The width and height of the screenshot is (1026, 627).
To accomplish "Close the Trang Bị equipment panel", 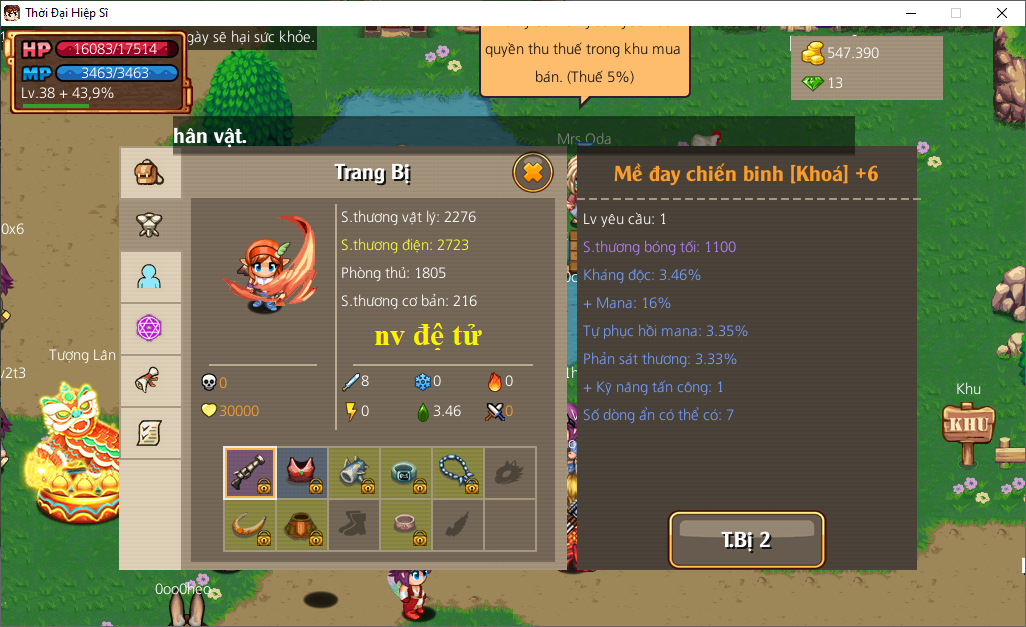I will pyautogui.click(x=533, y=173).
